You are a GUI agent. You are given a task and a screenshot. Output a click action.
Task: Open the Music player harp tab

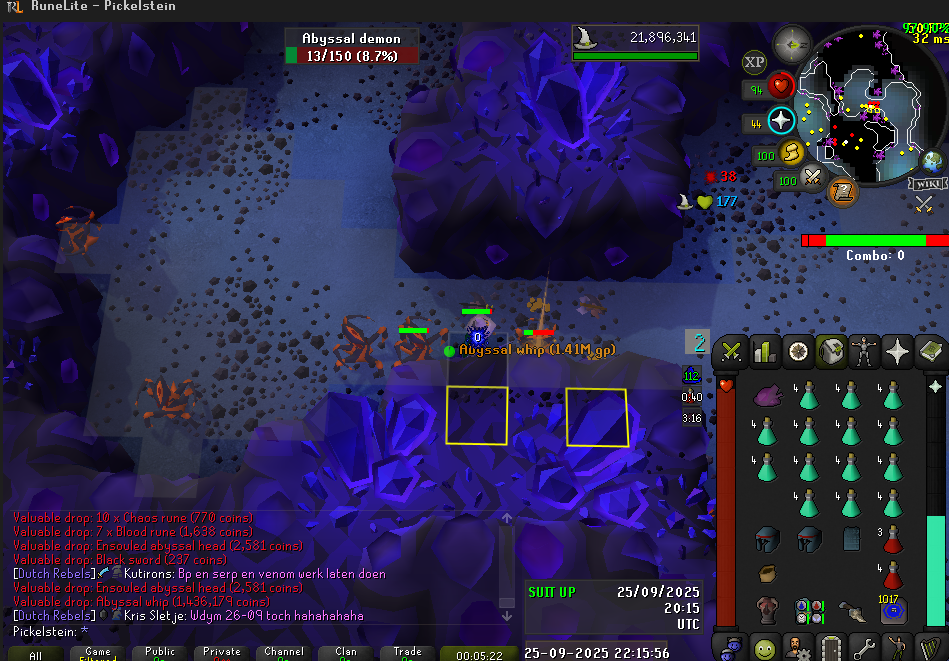[x=930, y=647]
